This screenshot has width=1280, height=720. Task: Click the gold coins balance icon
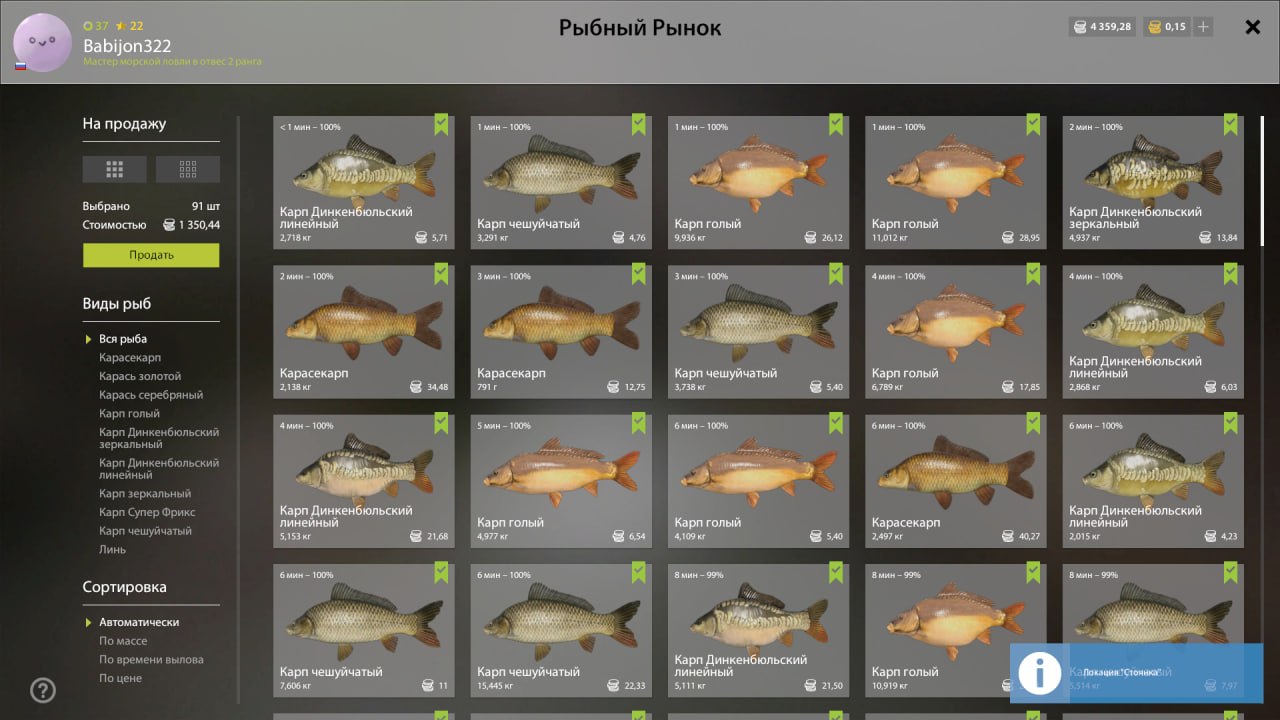pyautogui.click(x=1156, y=27)
